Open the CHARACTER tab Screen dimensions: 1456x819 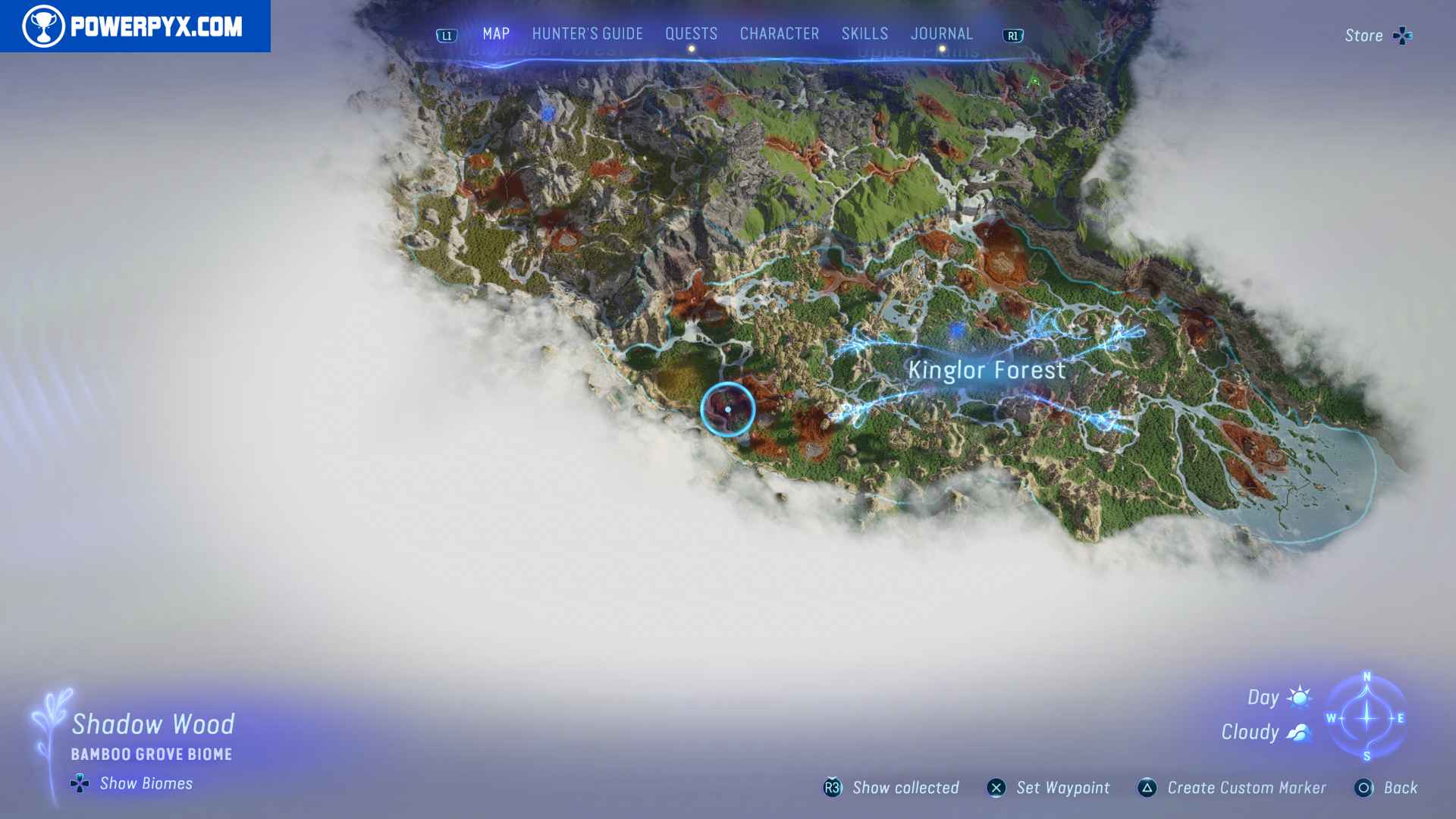pos(778,33)
